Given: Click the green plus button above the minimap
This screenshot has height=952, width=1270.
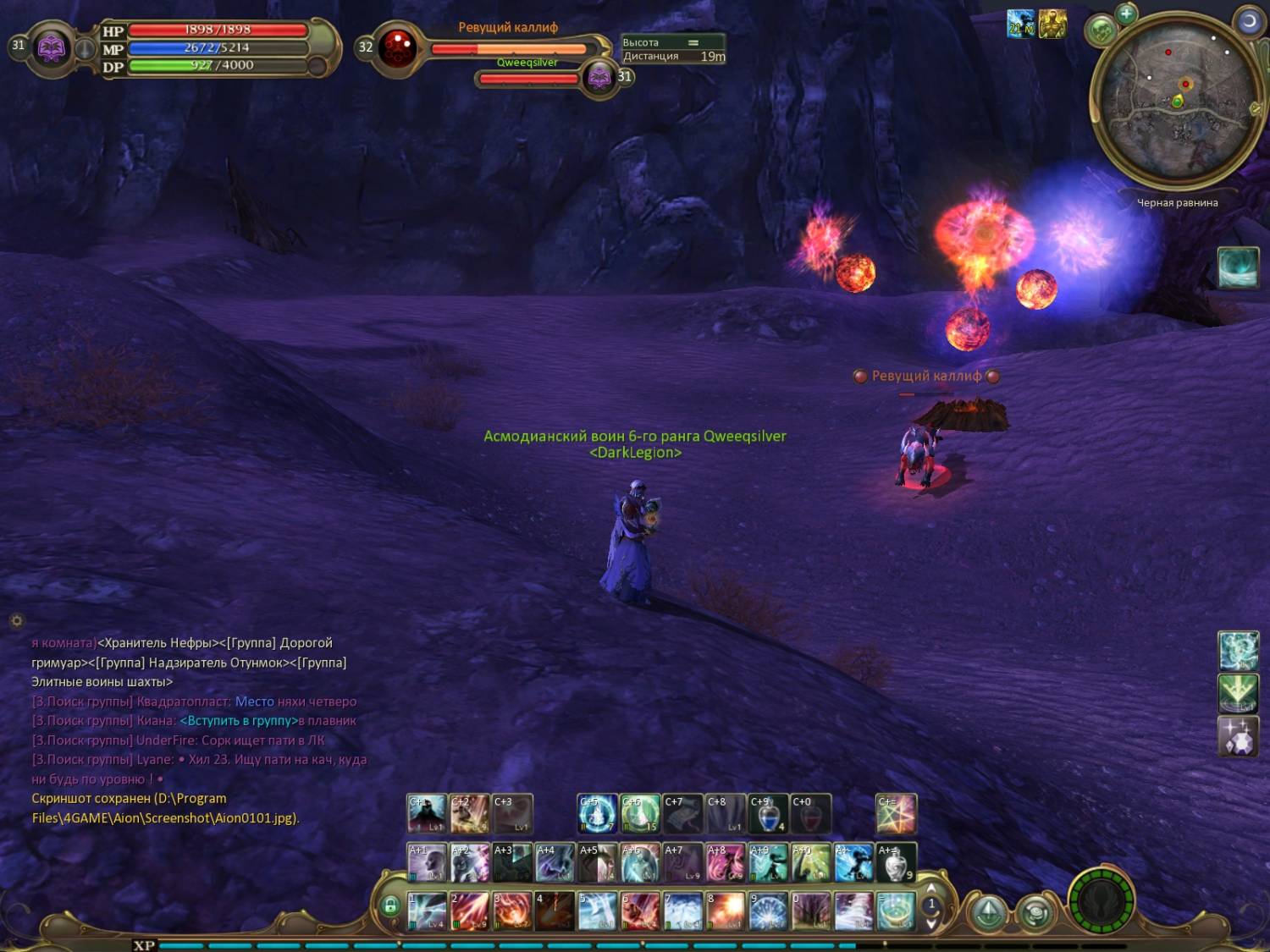Looking at the screenshot, I should click(1126, 14).
